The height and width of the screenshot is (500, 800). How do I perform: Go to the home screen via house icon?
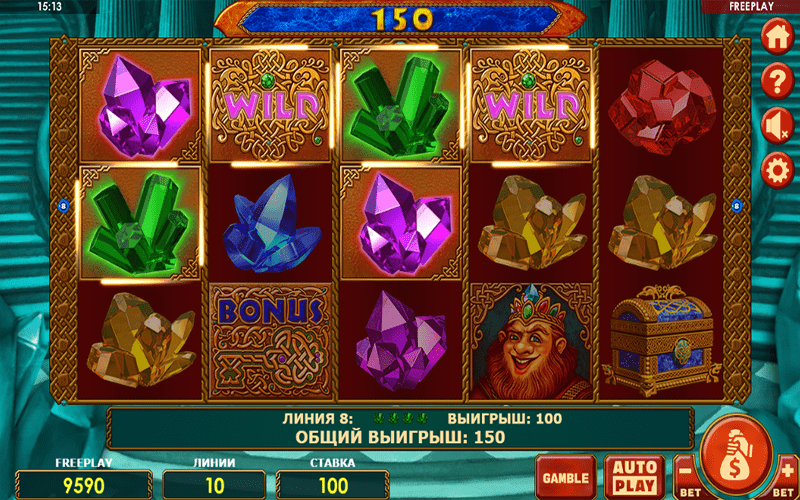776,37
